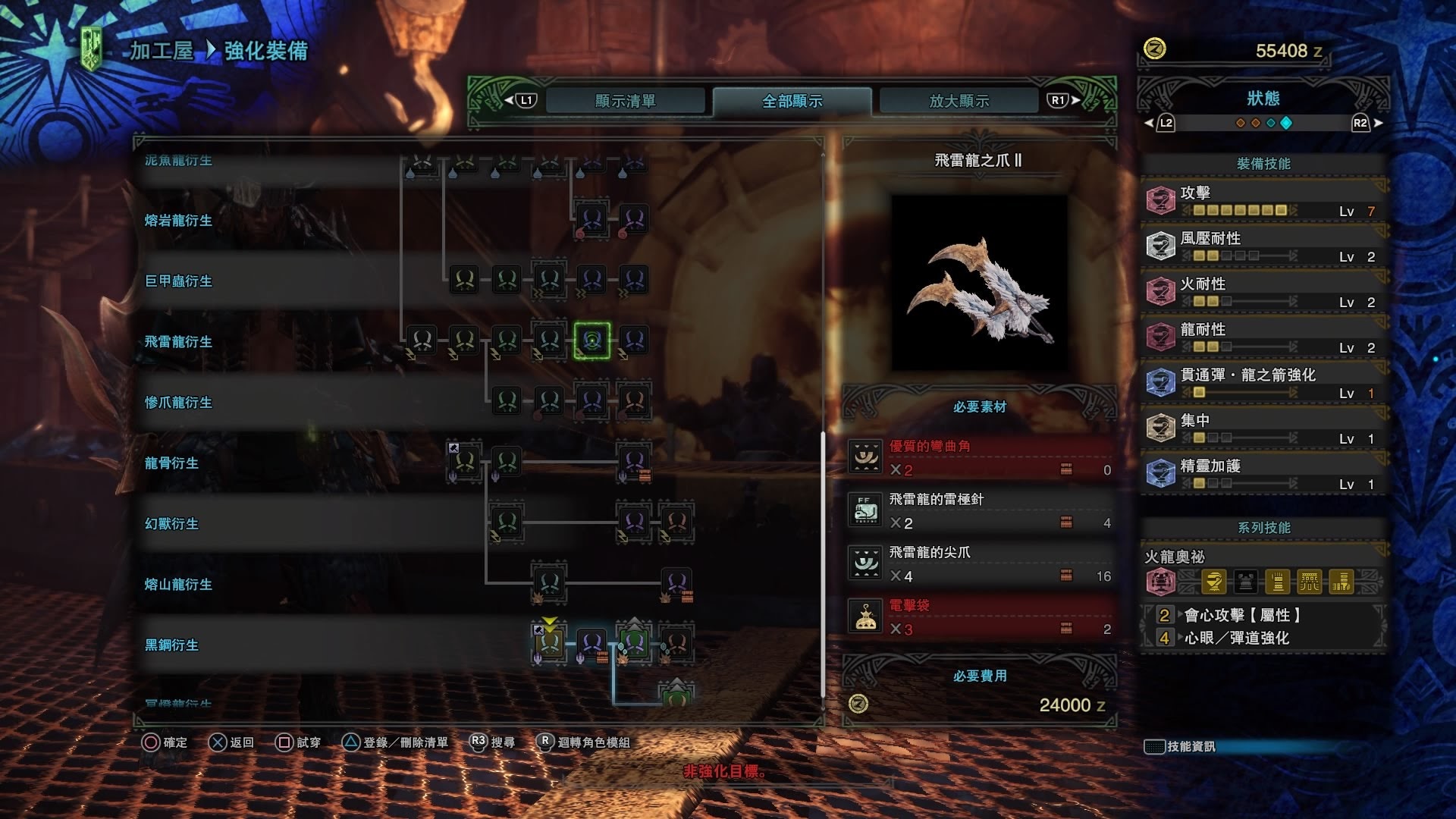Select the 龍骨衍生 tree row label
The image size is (1456, 819).
pyautogui.click(x=171, y=463)
